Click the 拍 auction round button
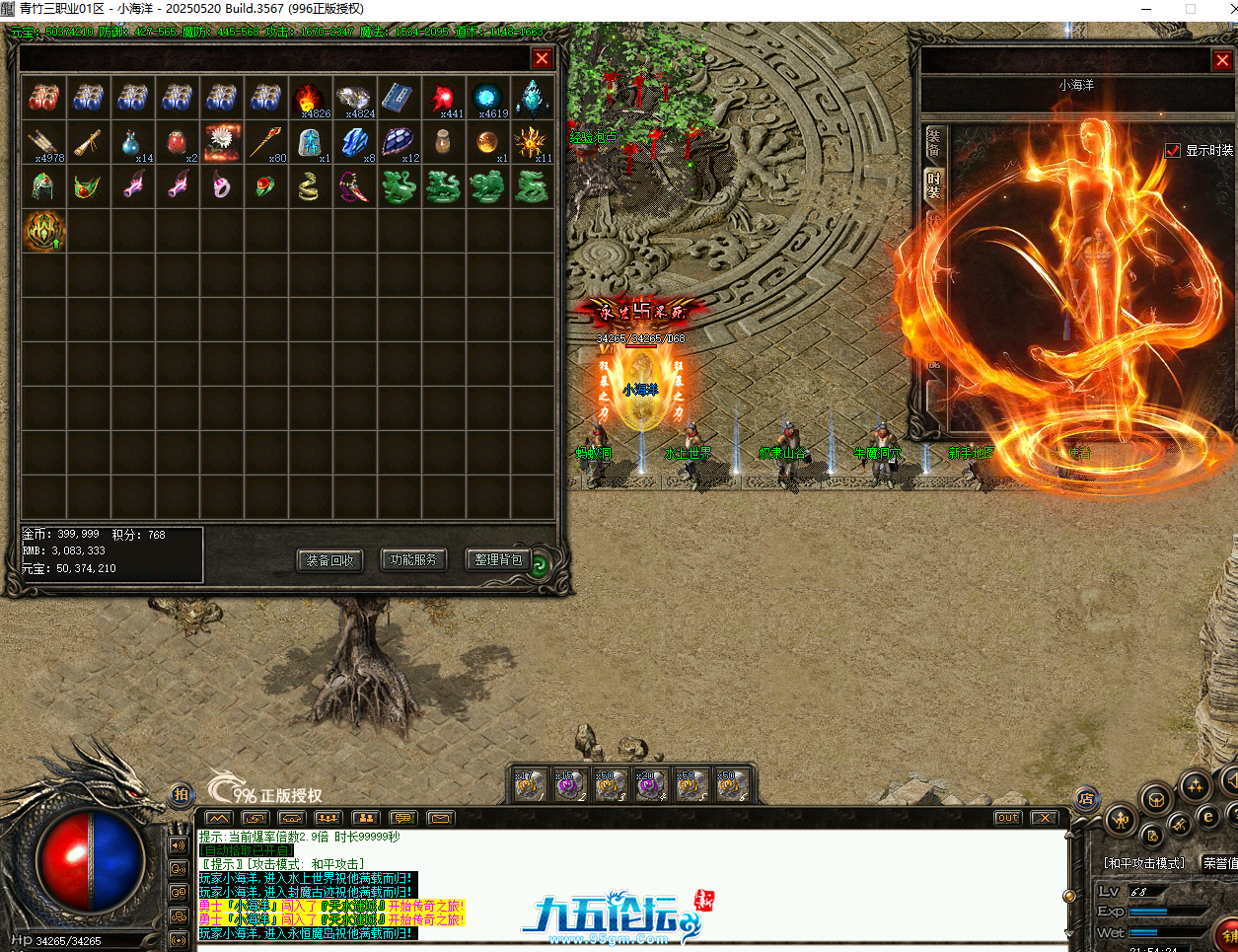Viewport: 1238px width, 952px height. point(181,794)
